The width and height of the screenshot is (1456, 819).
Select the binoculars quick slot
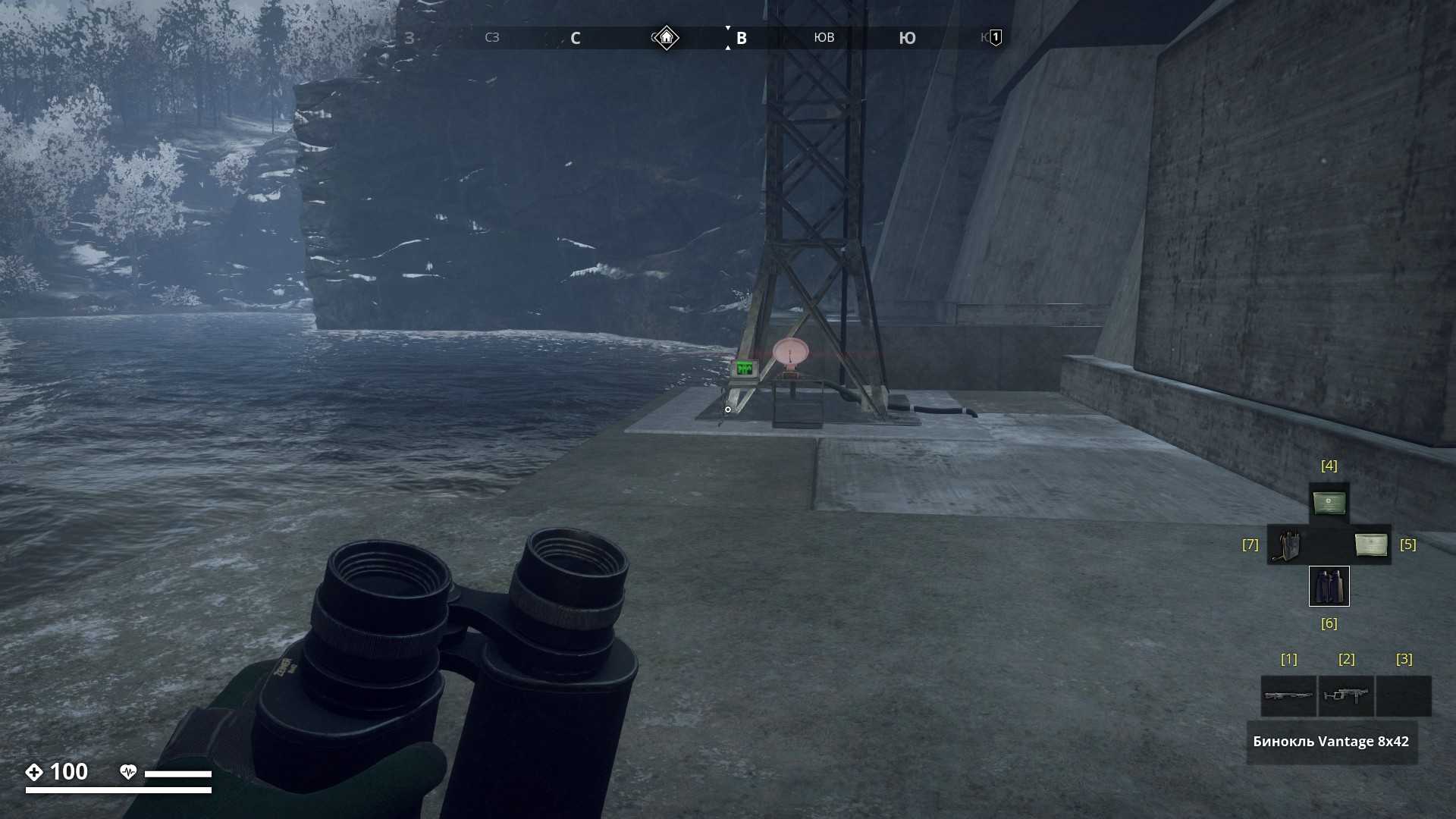pyautogui.click(x=1329, y=586)
